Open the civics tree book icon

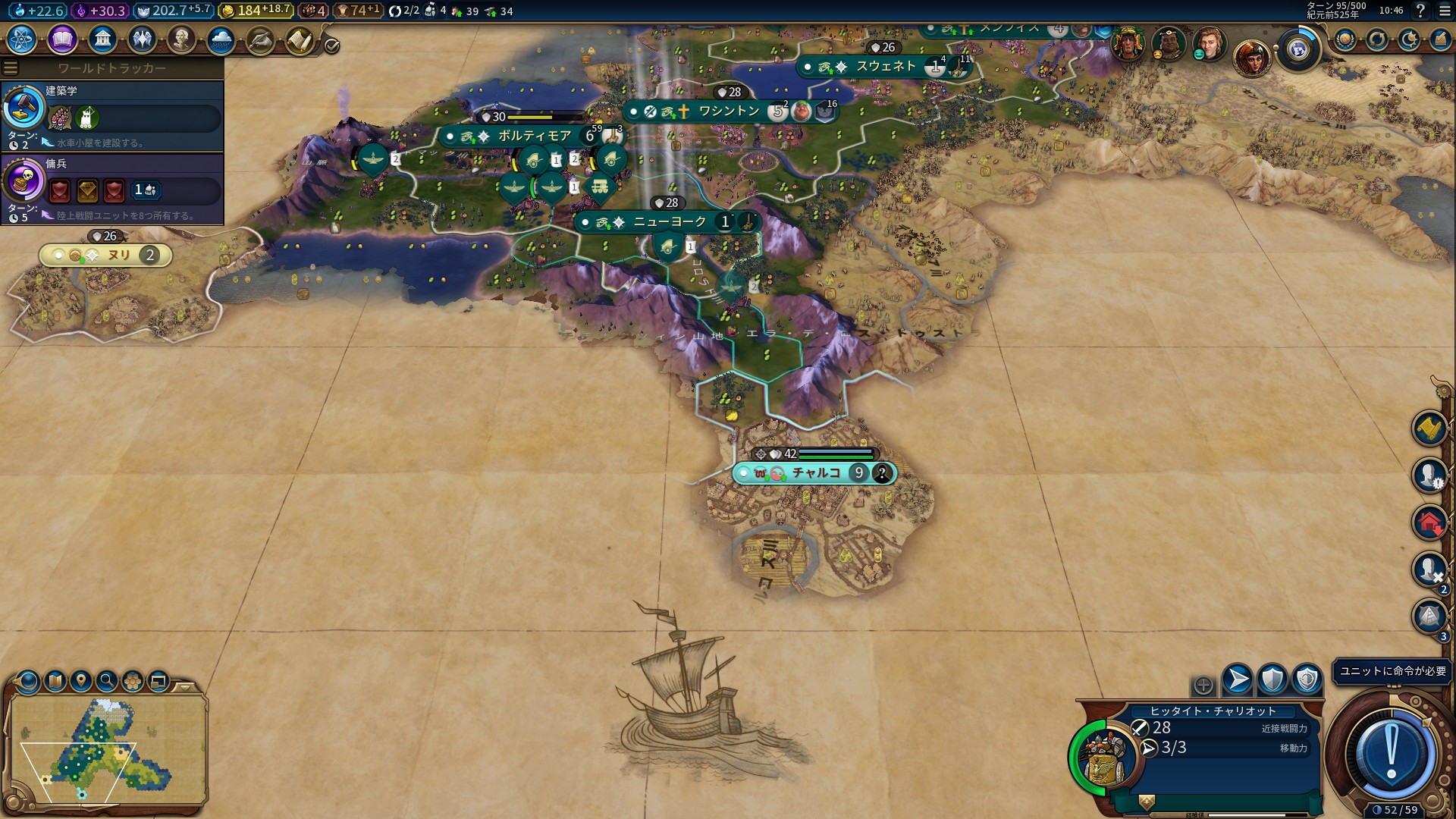coord(62,39)
